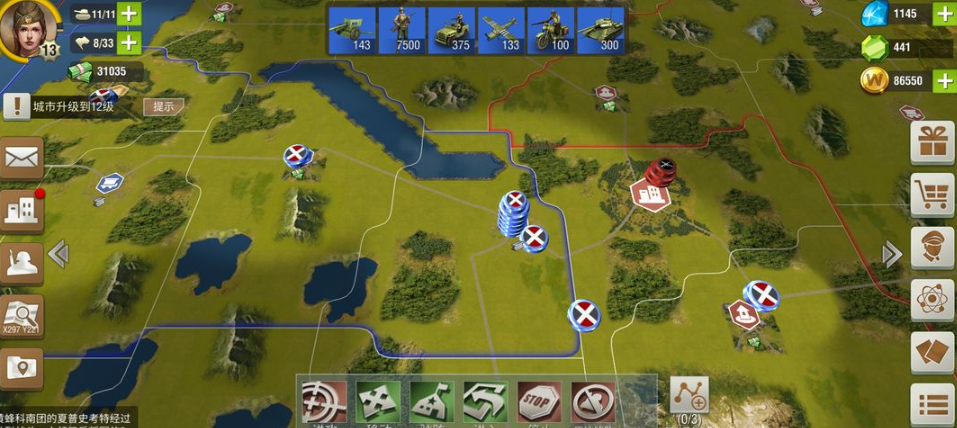Viewport: 957px width, 428px height.
Task: Collapse the left side menu arrow
Action: pos(58,255)
